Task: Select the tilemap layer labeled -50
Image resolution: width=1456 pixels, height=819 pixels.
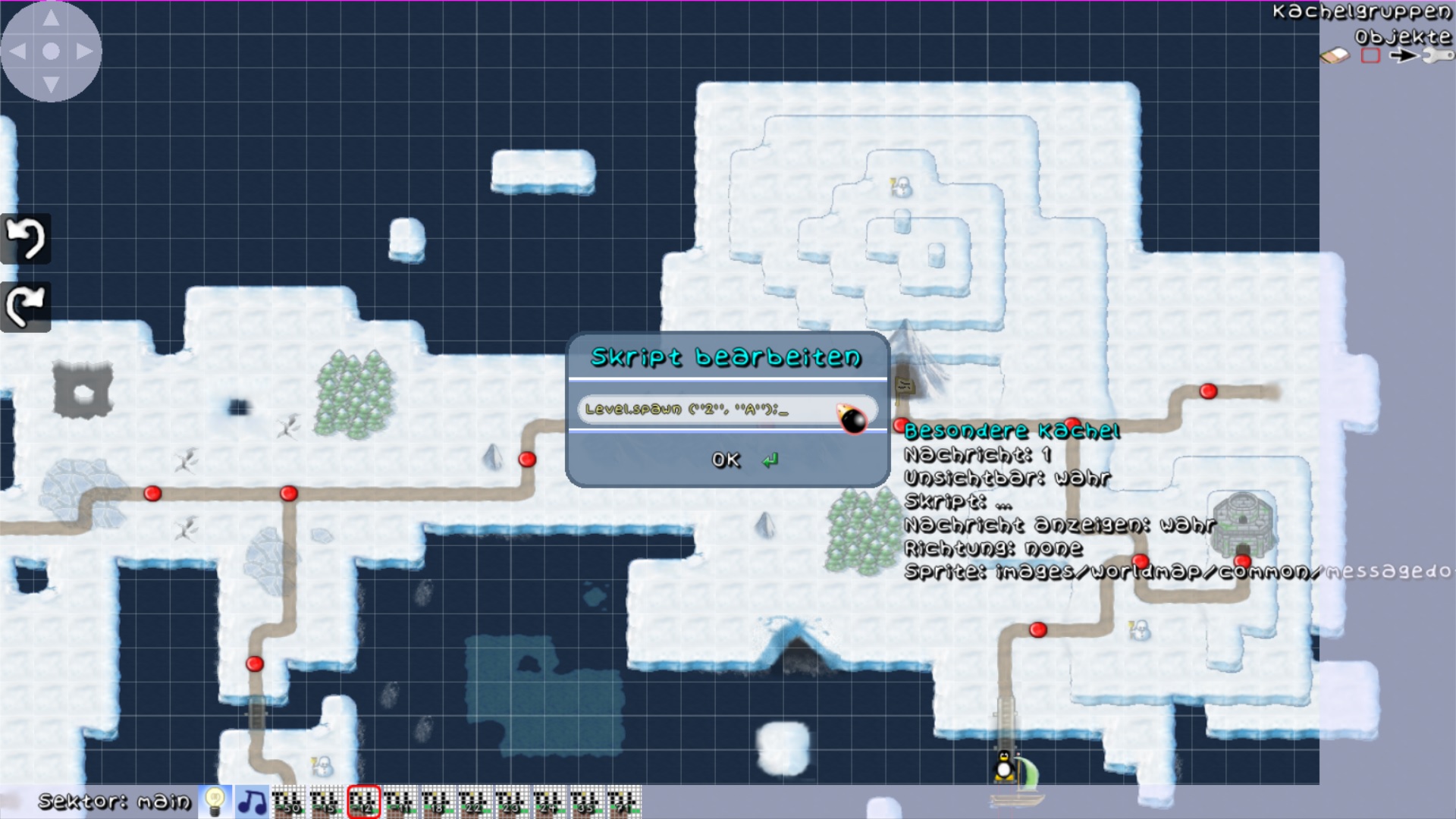Action: point(289,802)
